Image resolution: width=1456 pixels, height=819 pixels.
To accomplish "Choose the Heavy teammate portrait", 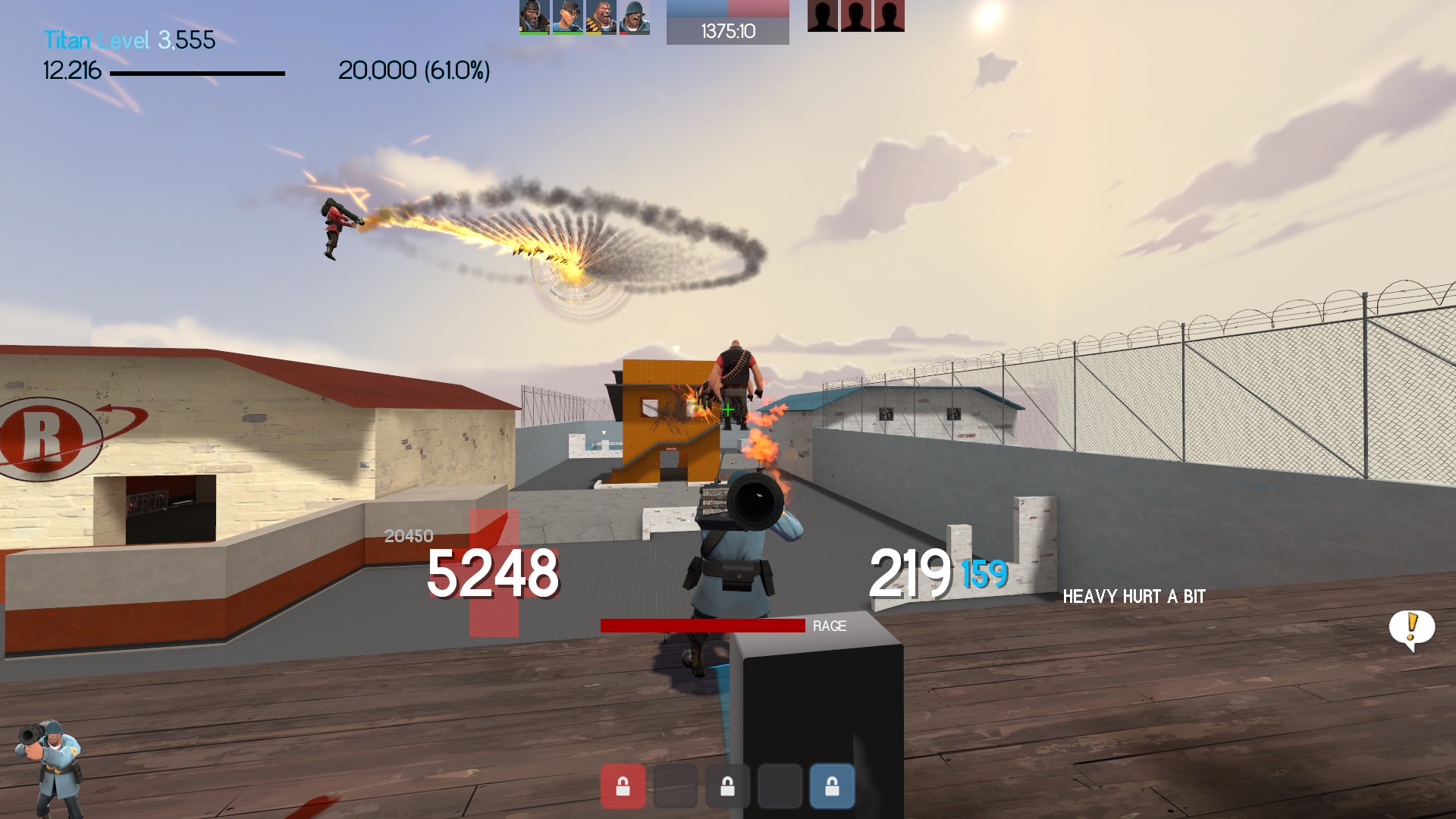I will pos(601,17).
